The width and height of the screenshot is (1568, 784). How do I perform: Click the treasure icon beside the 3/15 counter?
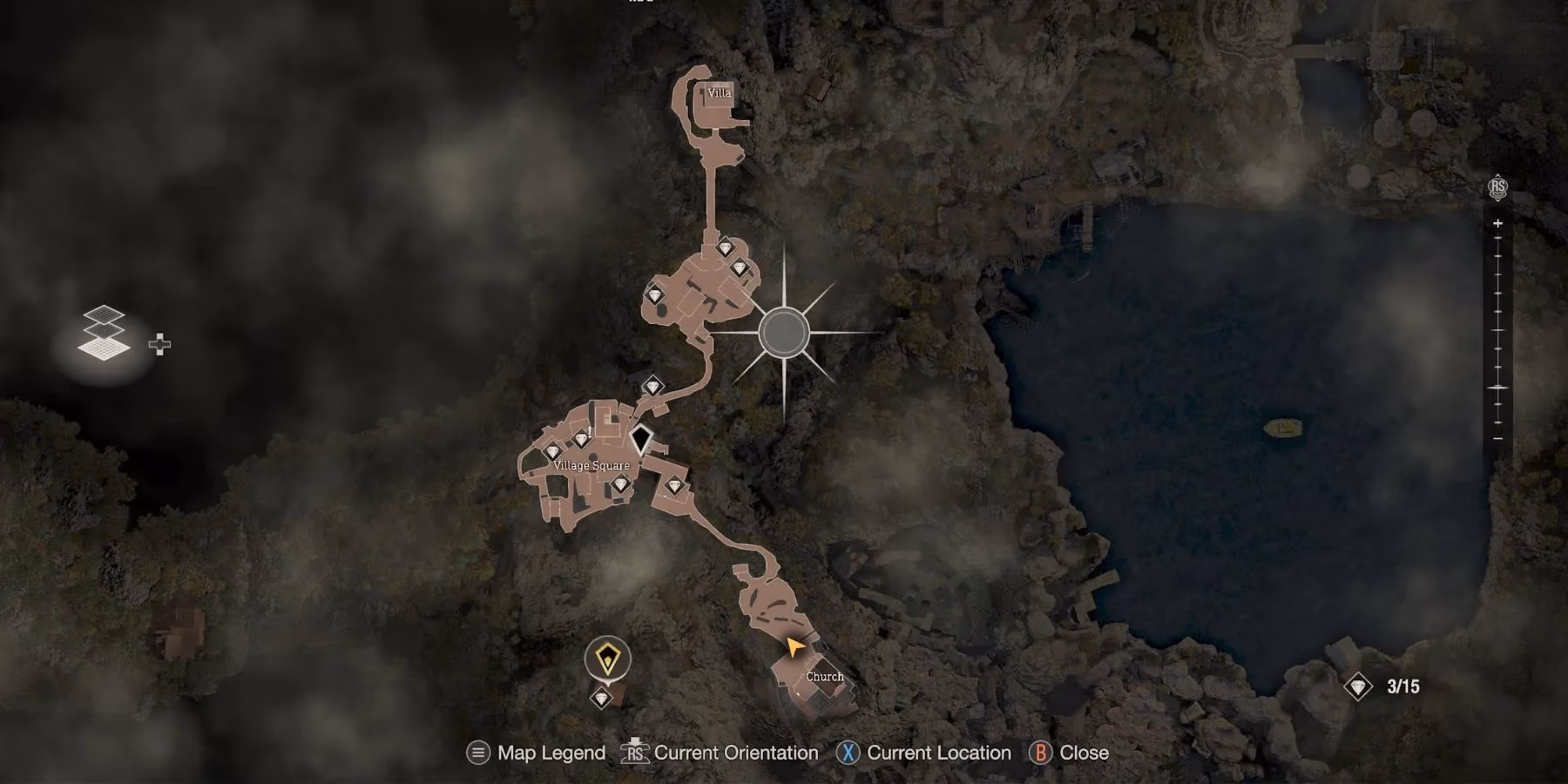1357,687
